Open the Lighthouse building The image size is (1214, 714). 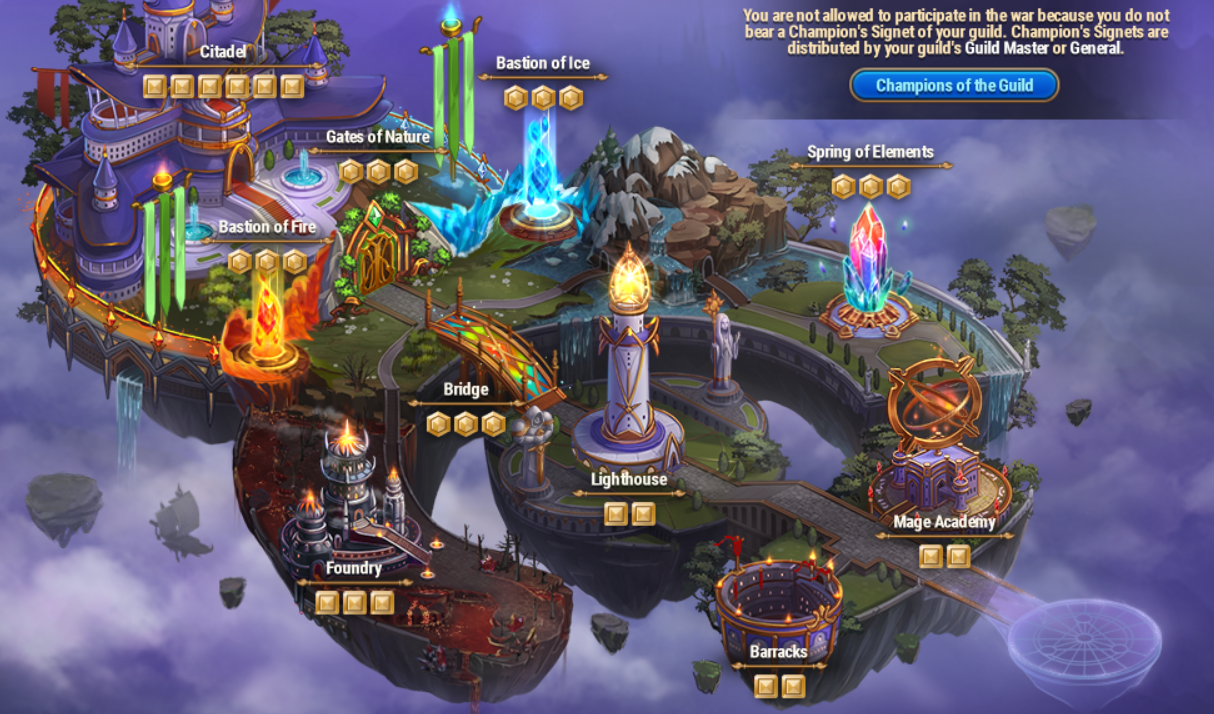[x=628, y=479]
